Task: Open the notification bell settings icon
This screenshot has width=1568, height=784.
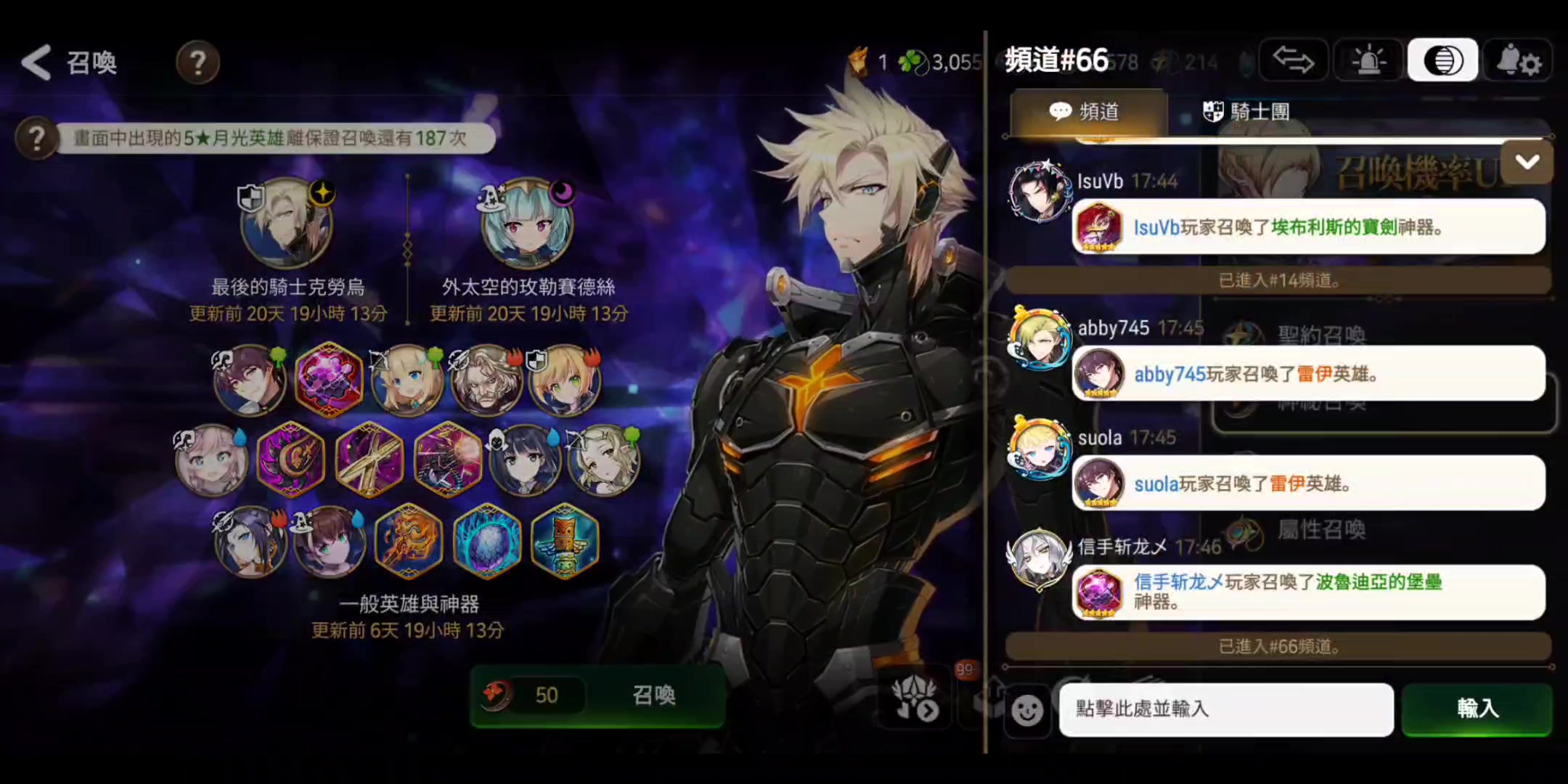Action: click(1518, 60)
